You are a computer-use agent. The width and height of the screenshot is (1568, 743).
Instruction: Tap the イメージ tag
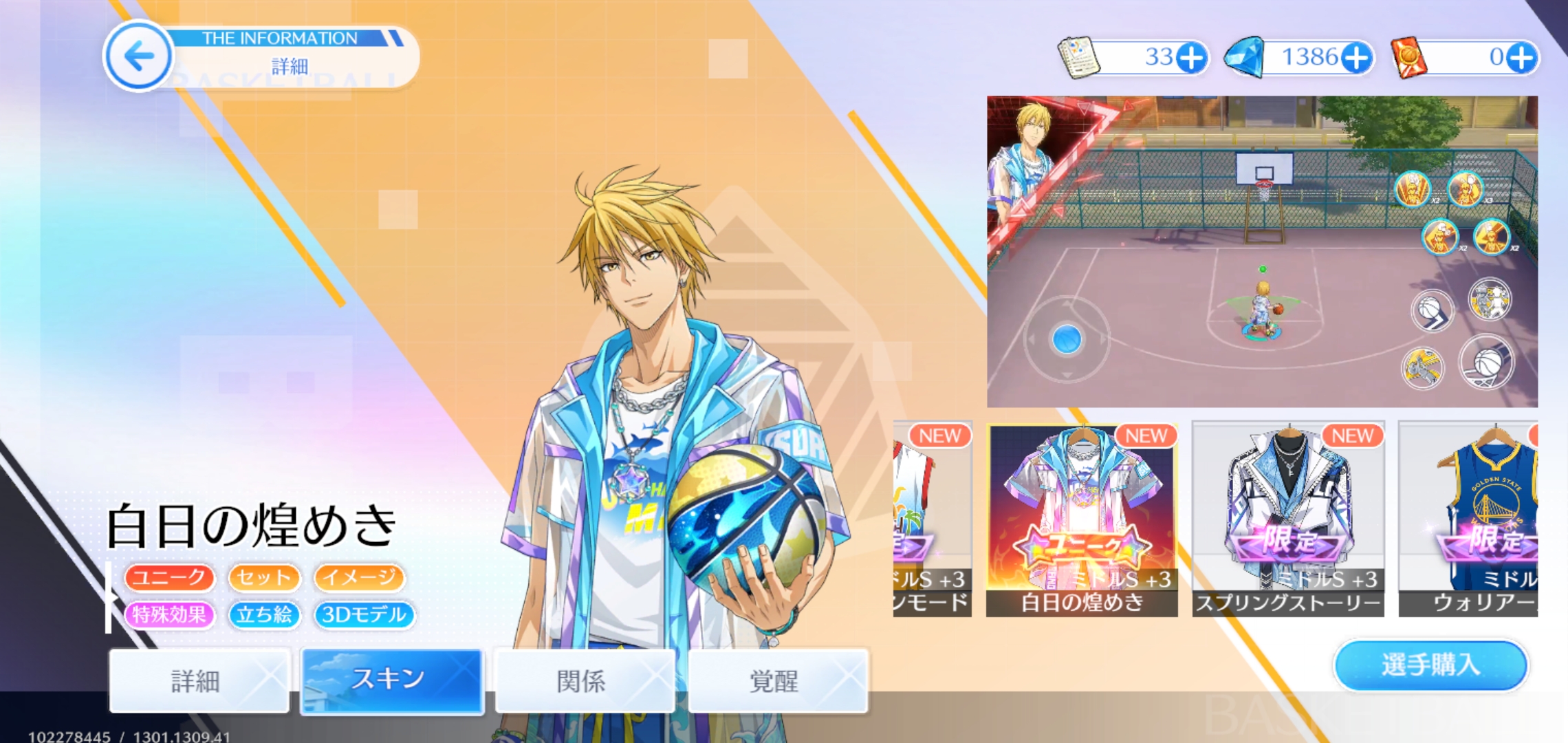pyautogui.click(x=359, y=577)
